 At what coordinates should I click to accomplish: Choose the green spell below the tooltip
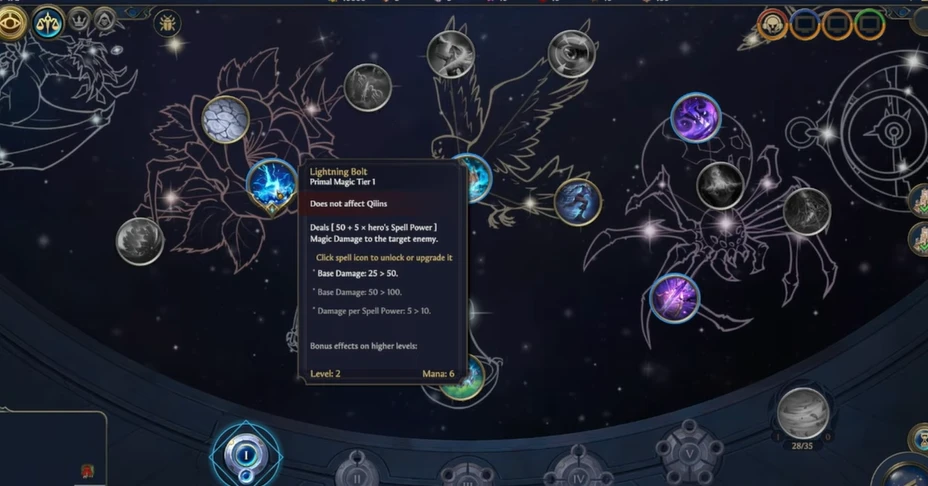click(x=463, y=378)
